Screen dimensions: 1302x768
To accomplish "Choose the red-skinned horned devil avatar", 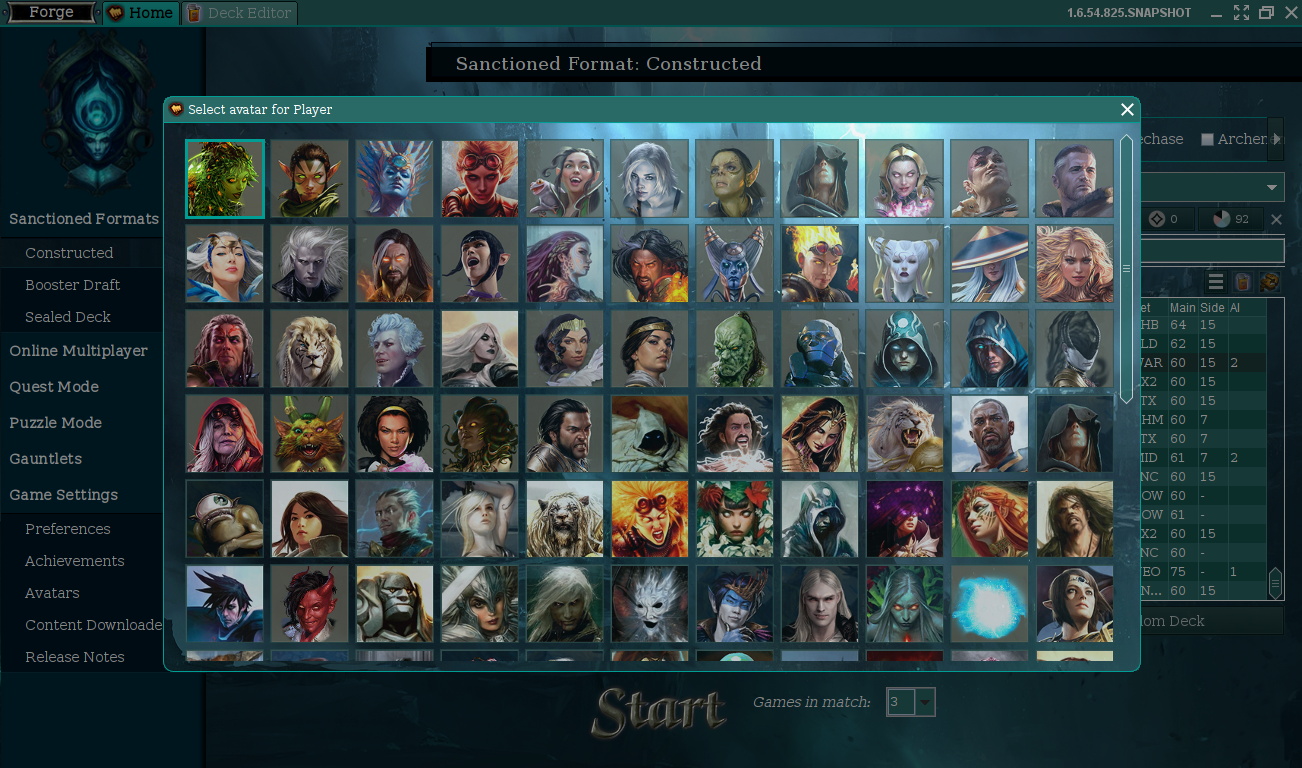I will 310,603.
